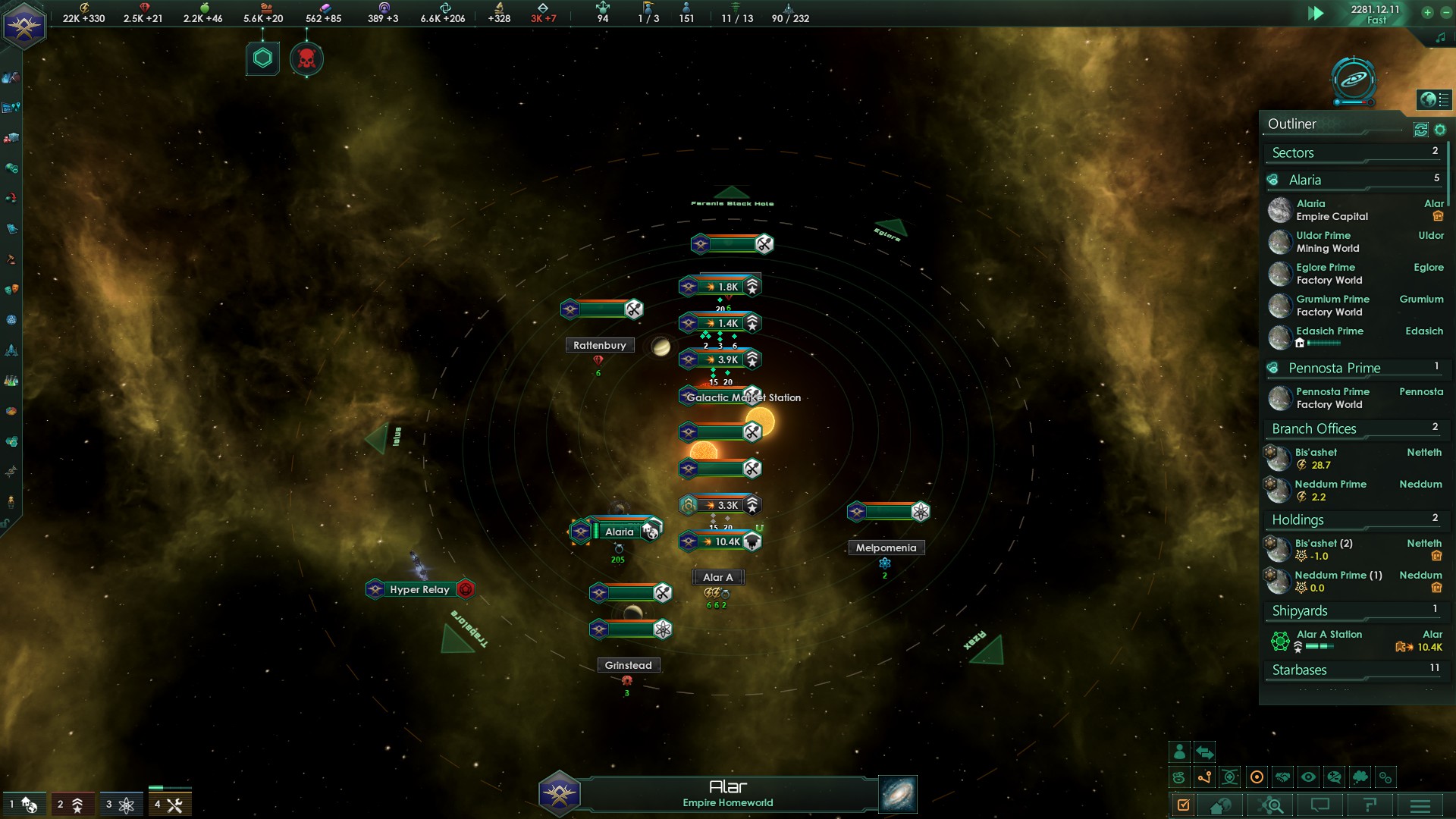Open the situation log checklist icon

coord(1184,806)
